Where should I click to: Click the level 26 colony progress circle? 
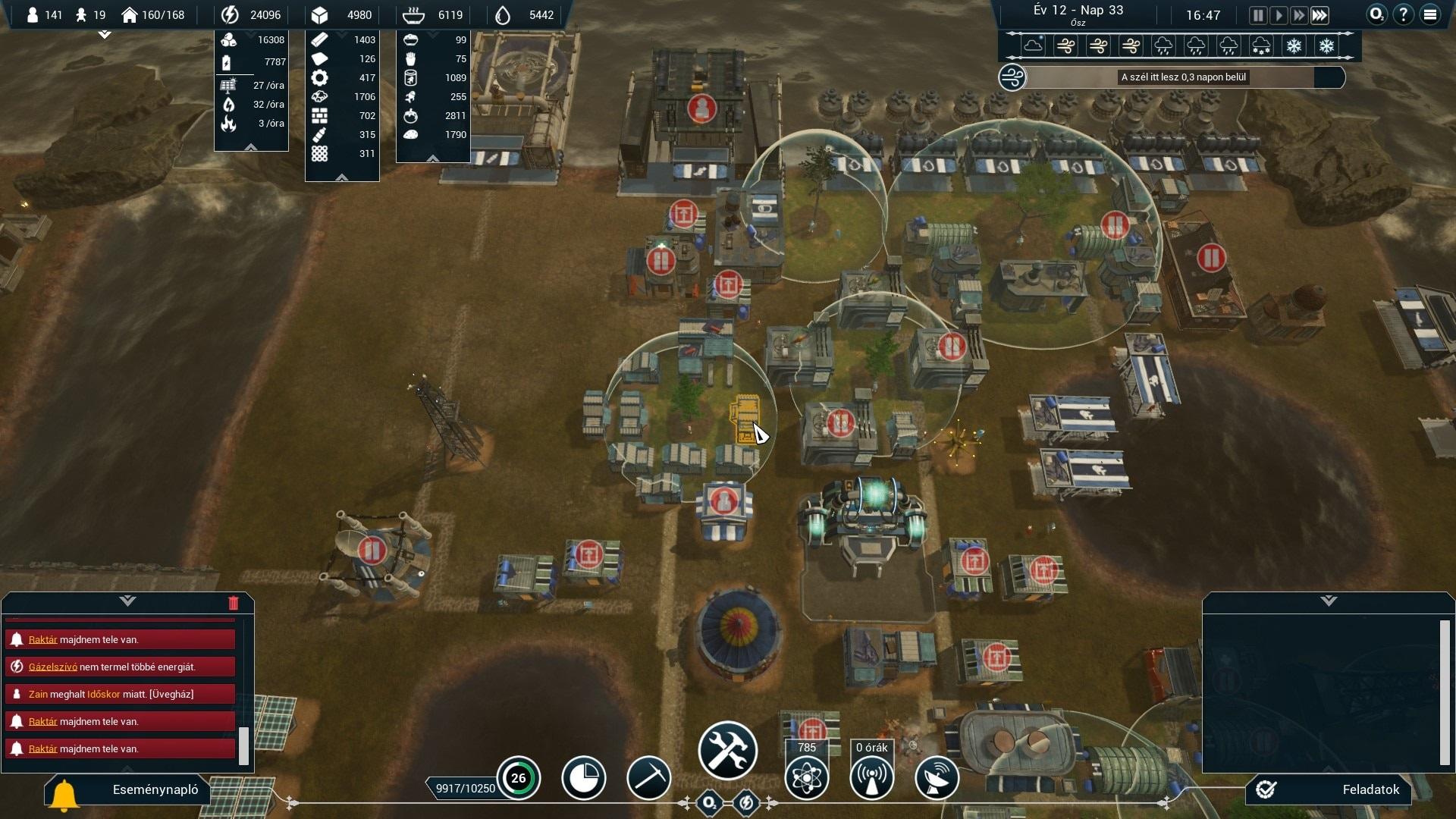(519, 778)
